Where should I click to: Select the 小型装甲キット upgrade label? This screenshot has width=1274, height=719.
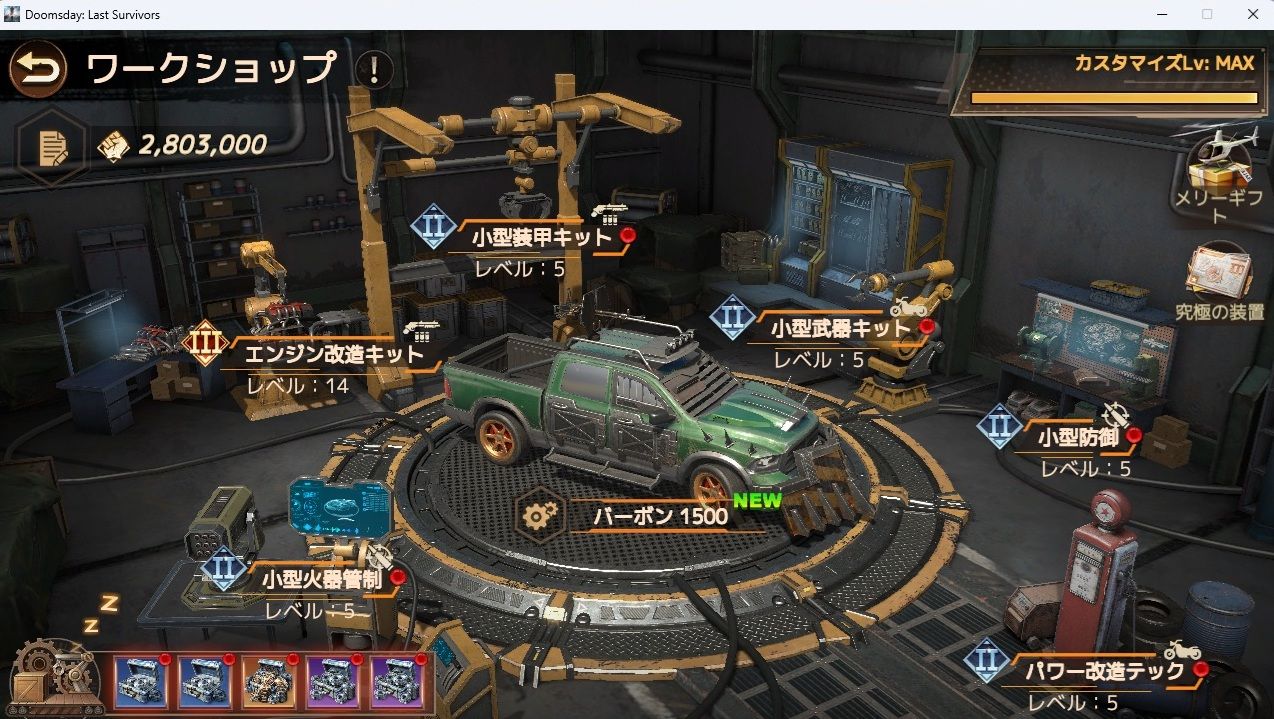[x=541, y=238]
